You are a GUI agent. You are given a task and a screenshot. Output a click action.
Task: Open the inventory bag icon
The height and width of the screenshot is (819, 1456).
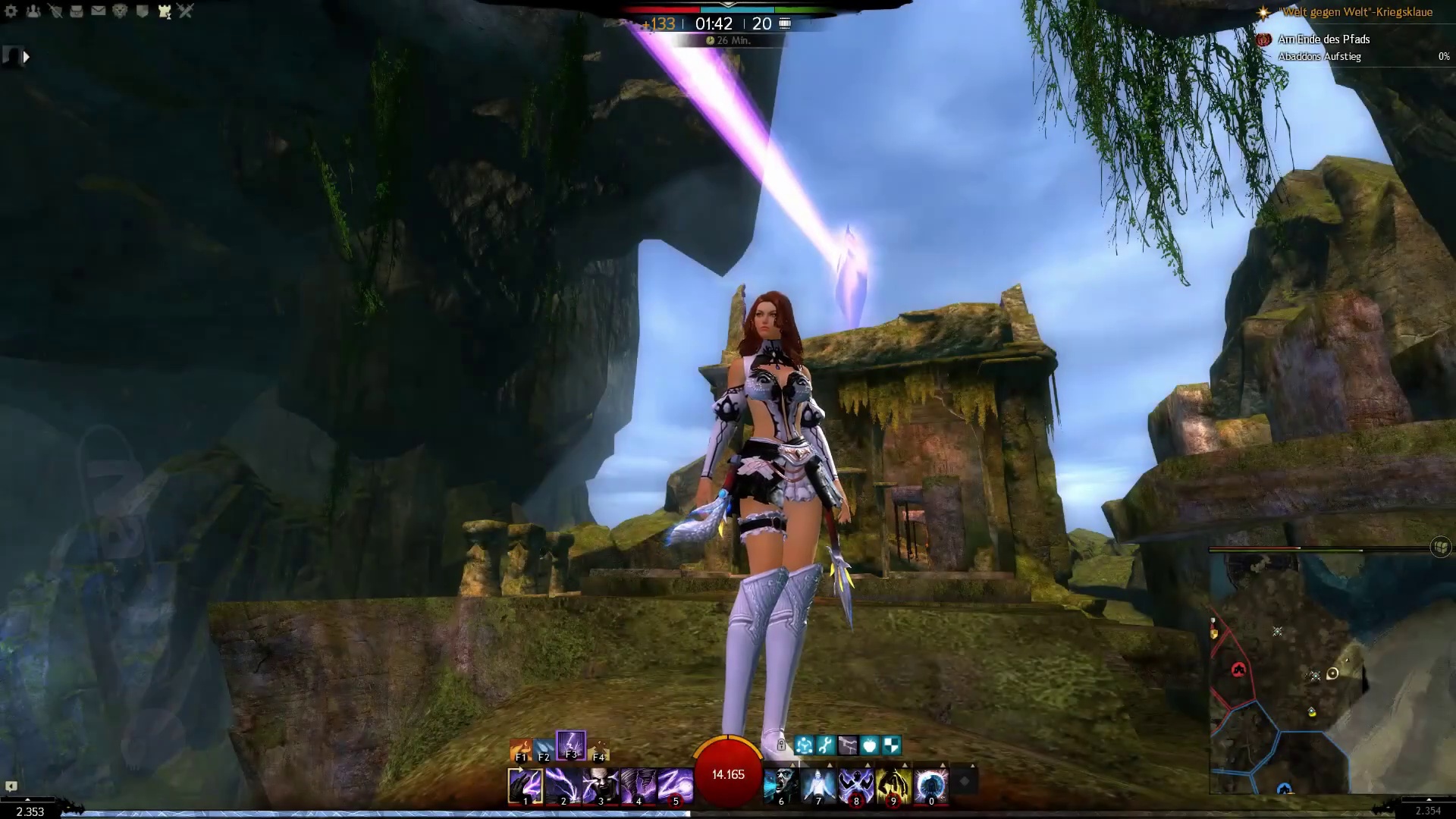pyautogui.click(x=77, y=11)
